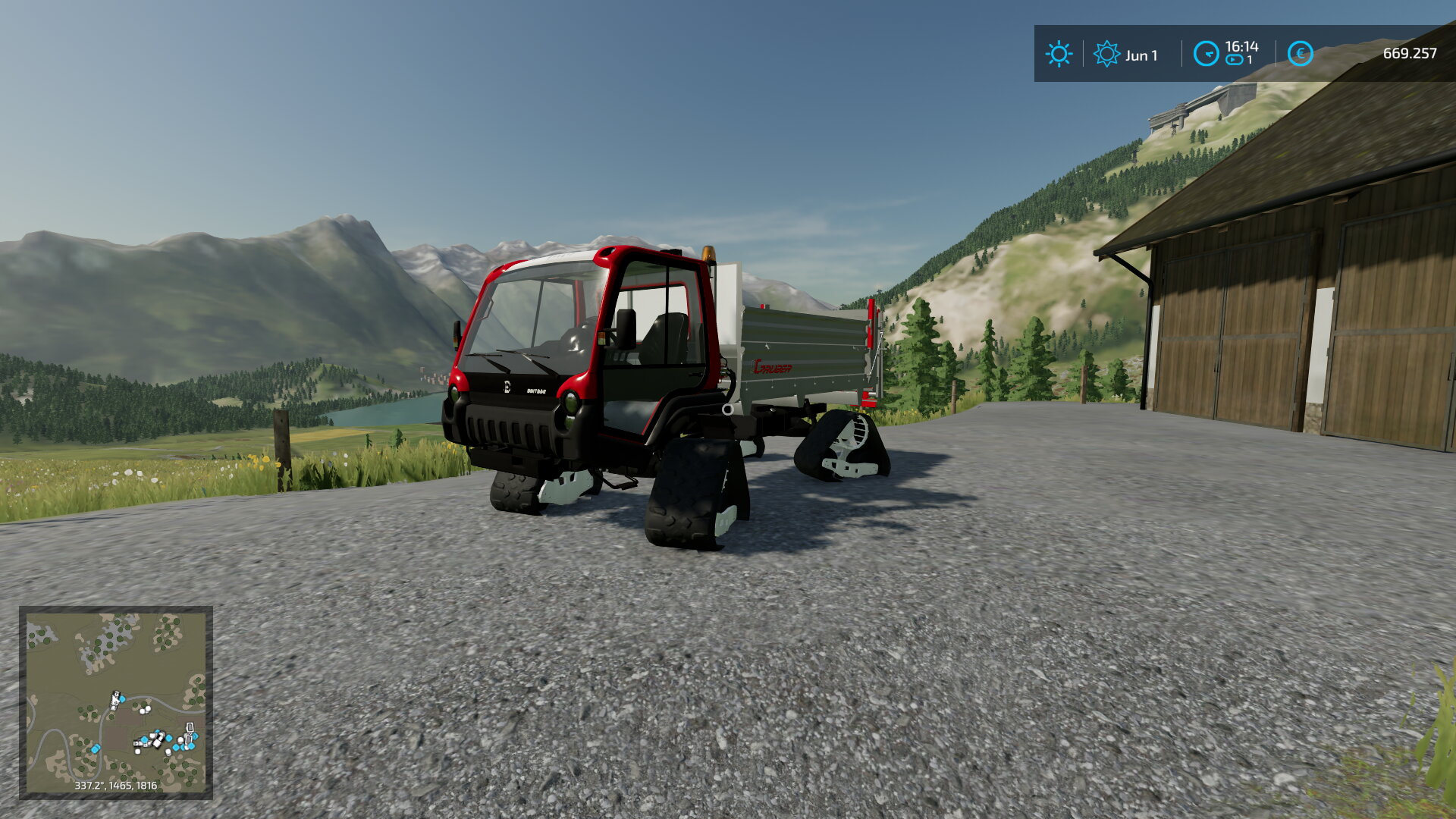This screenshot has width=1456, height=819.
Task: Open the minimap in the corner
Action: pyautogui.click(x=115, y=702)
